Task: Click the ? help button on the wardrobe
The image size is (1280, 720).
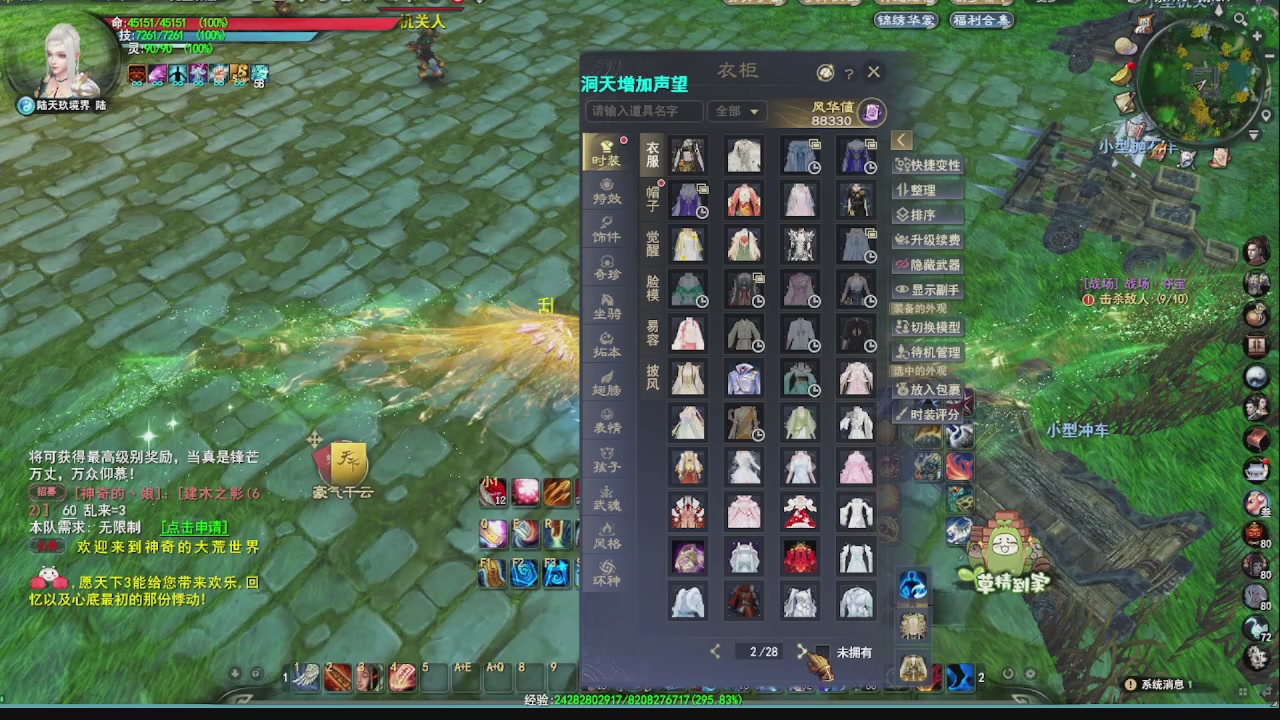Action: click(x=848, y=72)
